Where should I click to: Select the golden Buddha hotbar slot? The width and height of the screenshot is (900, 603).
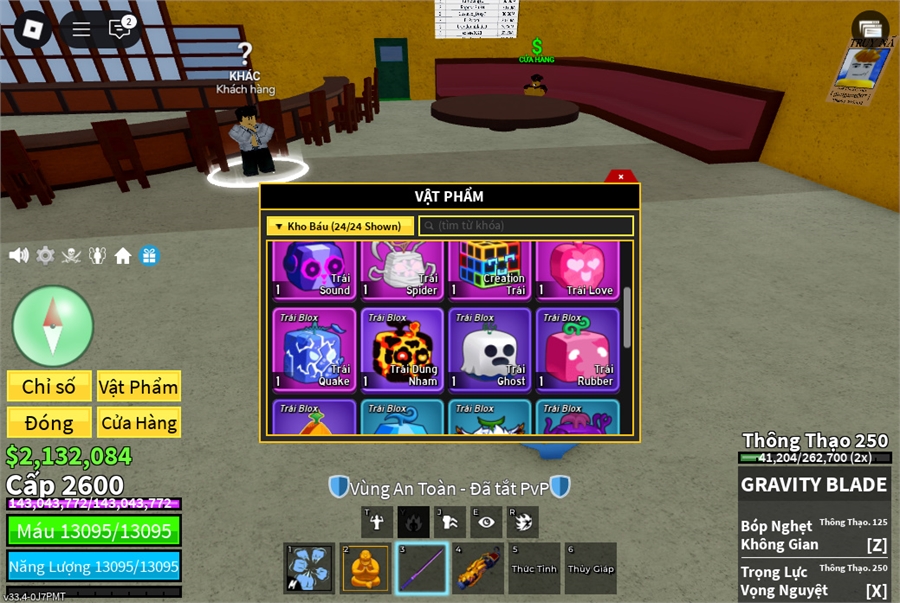click(365, 568)
